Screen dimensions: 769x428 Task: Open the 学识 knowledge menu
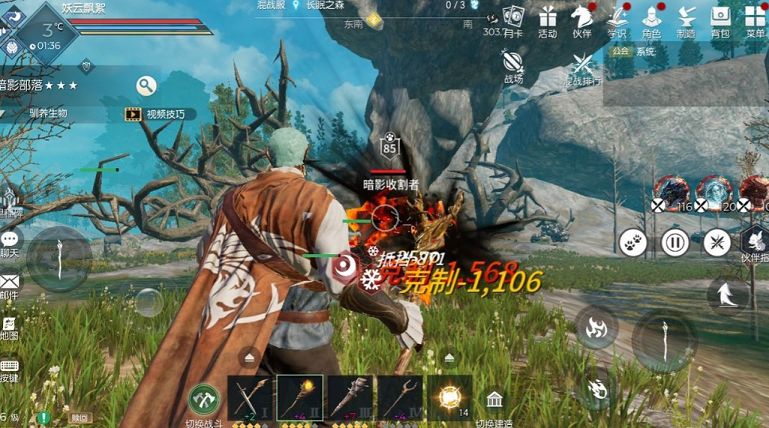(616, 17)
